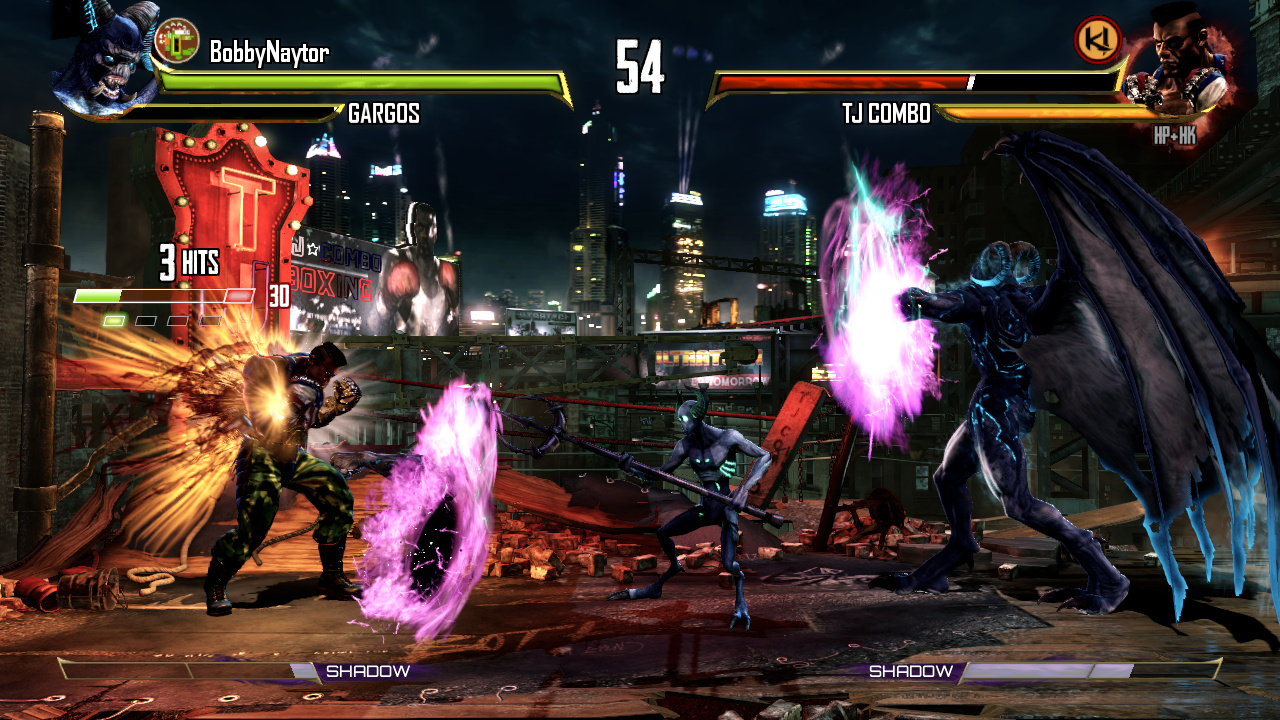1280x720 pixels.
Task: Click the KI emblem near TJ Combo's portrait
Action: point(1097,41)
